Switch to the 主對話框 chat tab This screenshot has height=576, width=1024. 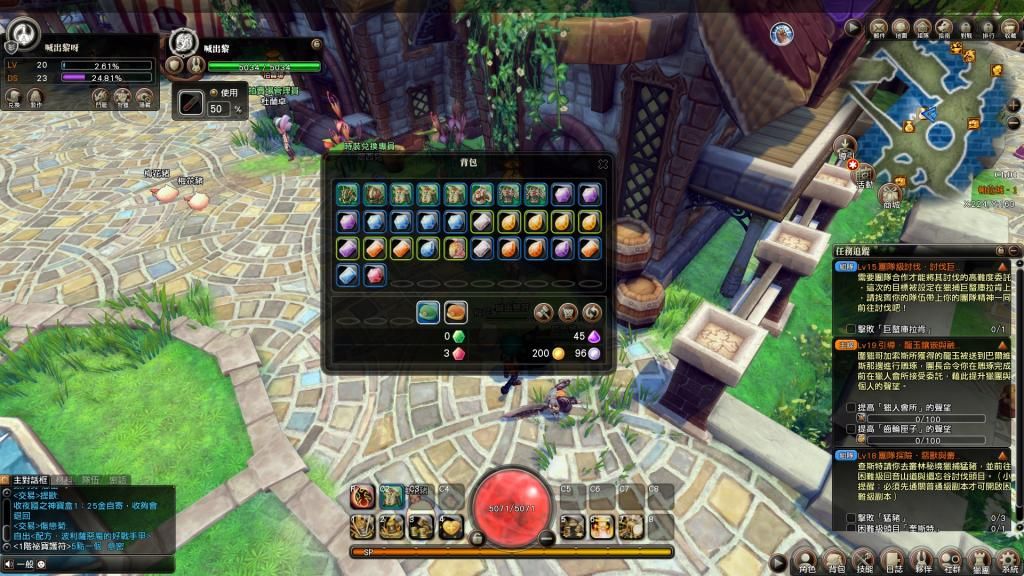24,481
